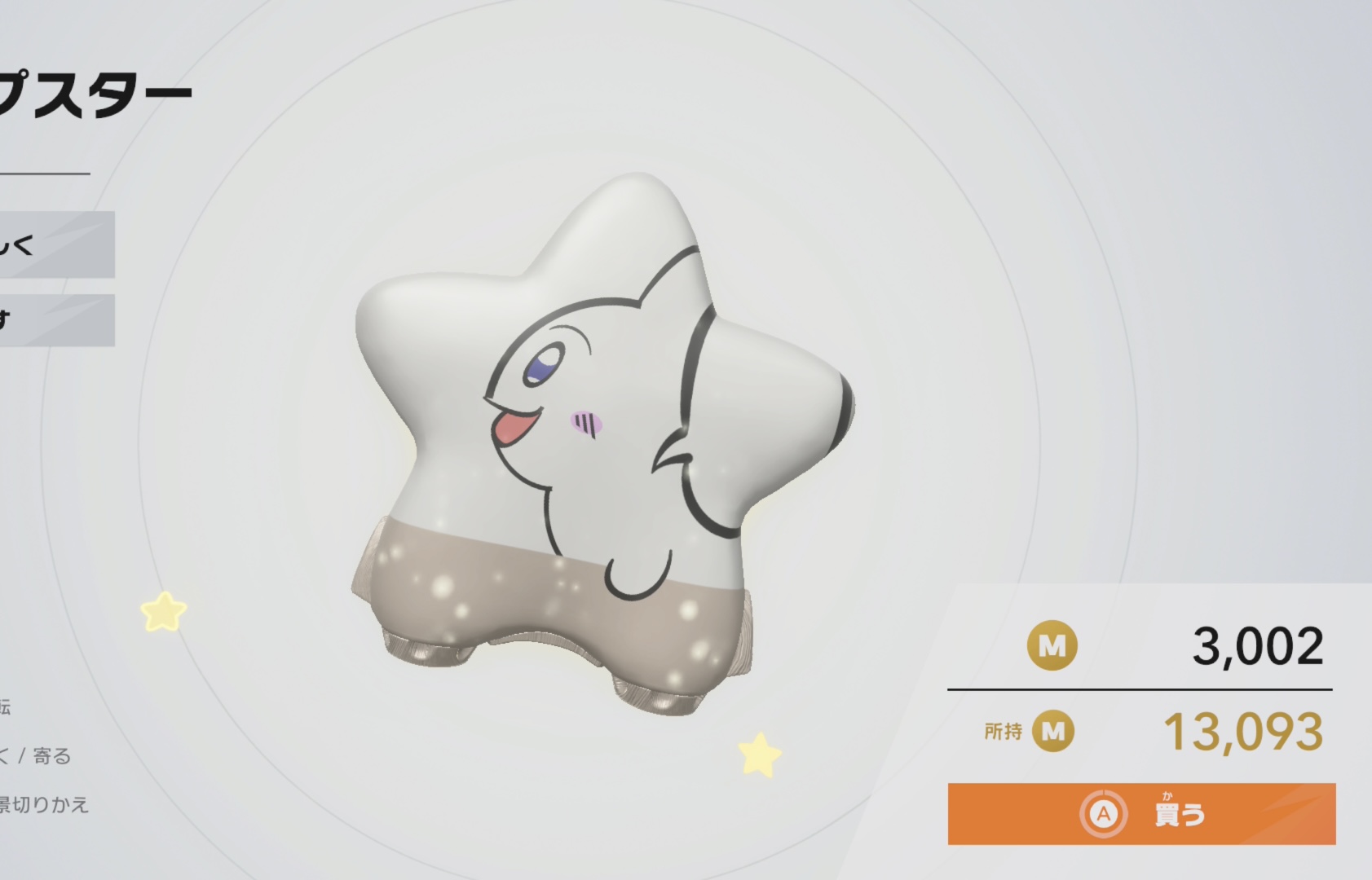This screenshot has height=880, width=1372.
Task: Buy the machine with the orange 買う button
Action: (1141, 813)
